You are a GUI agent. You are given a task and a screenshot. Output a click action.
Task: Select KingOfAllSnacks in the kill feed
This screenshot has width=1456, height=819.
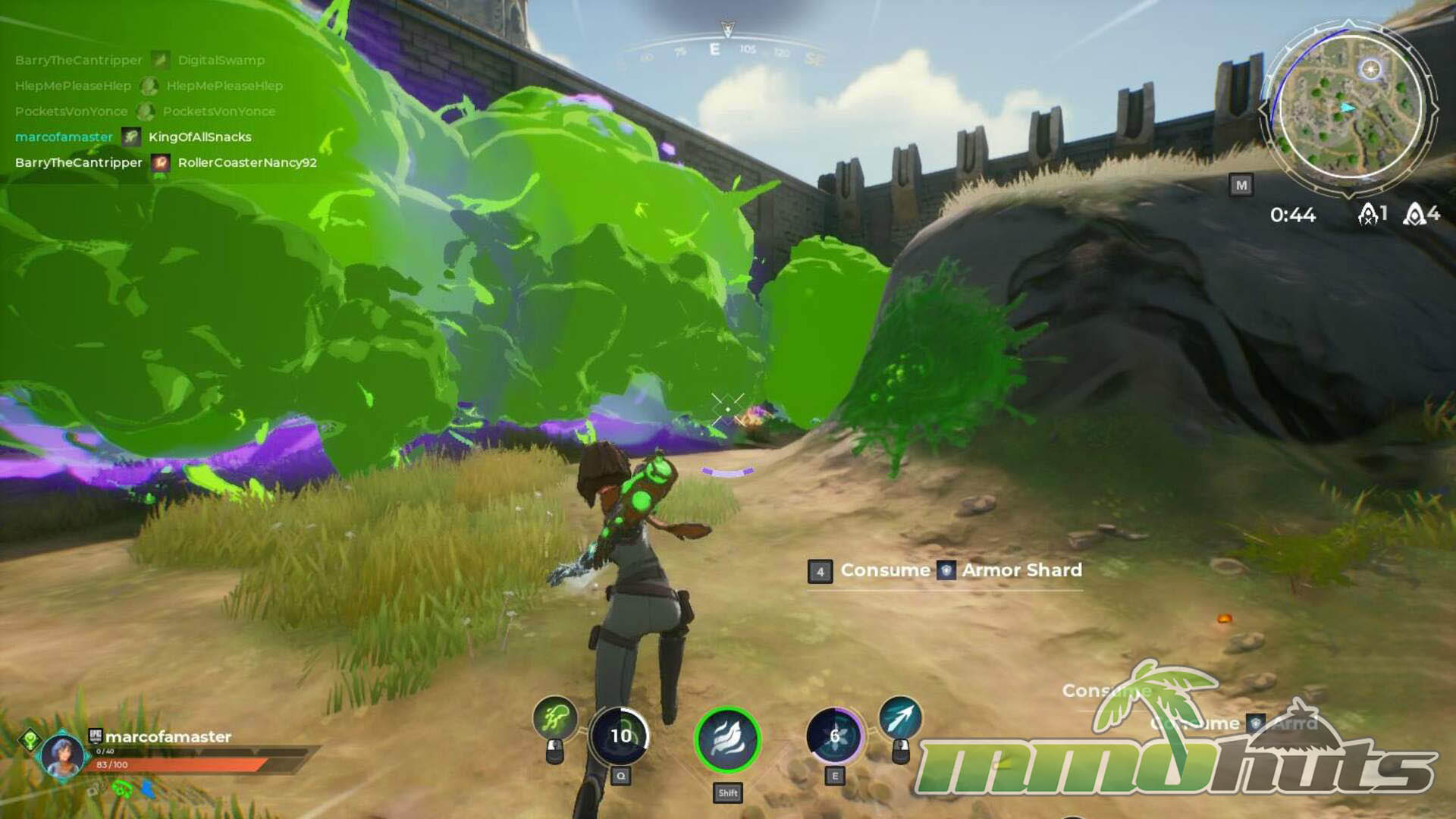pyautogui.click(x=200, y=137)
